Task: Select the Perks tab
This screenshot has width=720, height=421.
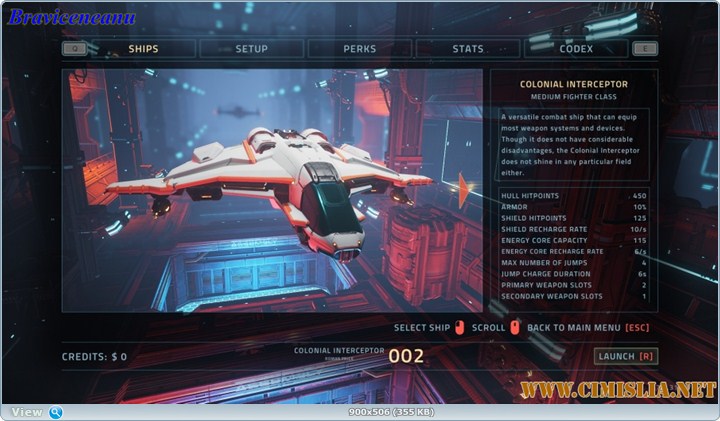Action: click(359, 48)
